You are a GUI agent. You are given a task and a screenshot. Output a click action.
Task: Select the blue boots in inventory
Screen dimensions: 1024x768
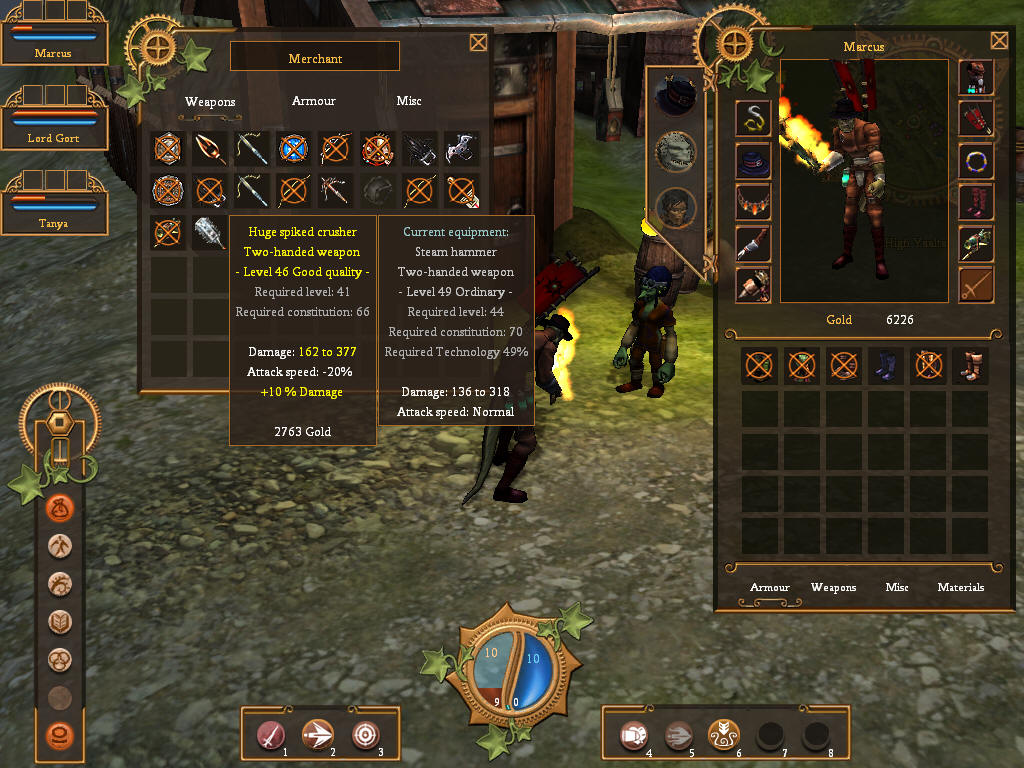[x=886, y=366]
